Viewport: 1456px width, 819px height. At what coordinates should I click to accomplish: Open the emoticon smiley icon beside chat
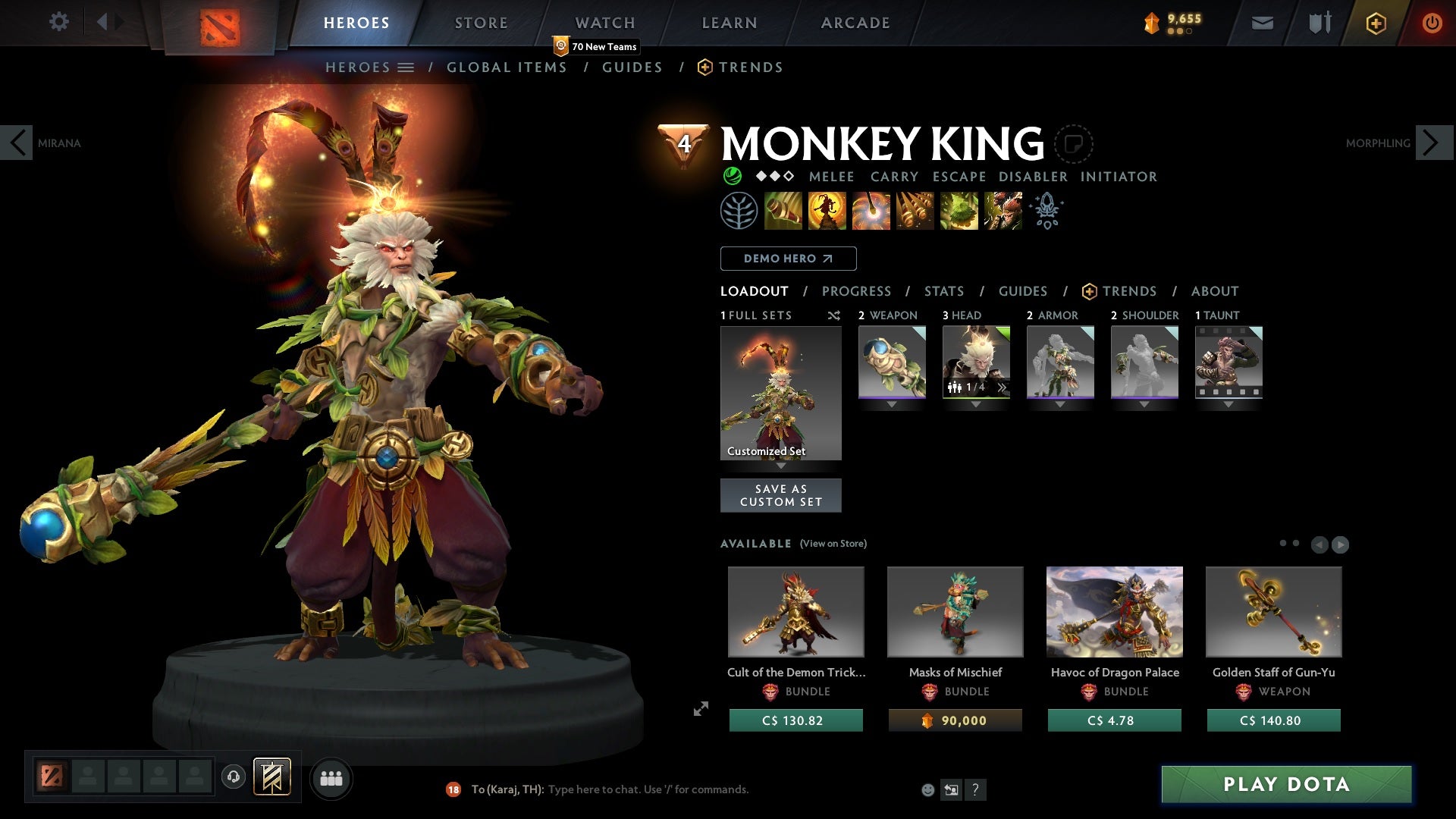pos(927,789)
